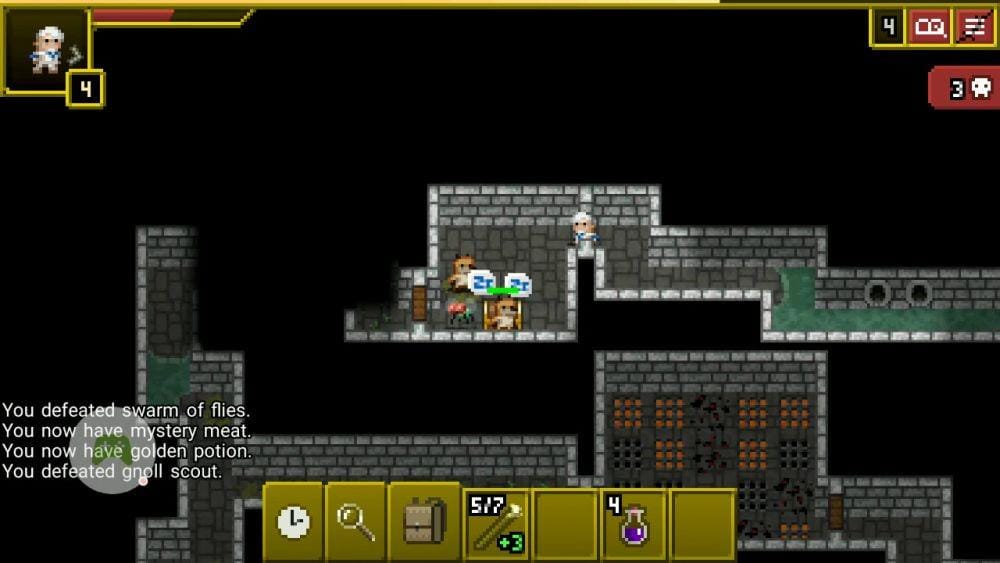Click the clock wait button
1000x563 pixels.
pos(293,522)
